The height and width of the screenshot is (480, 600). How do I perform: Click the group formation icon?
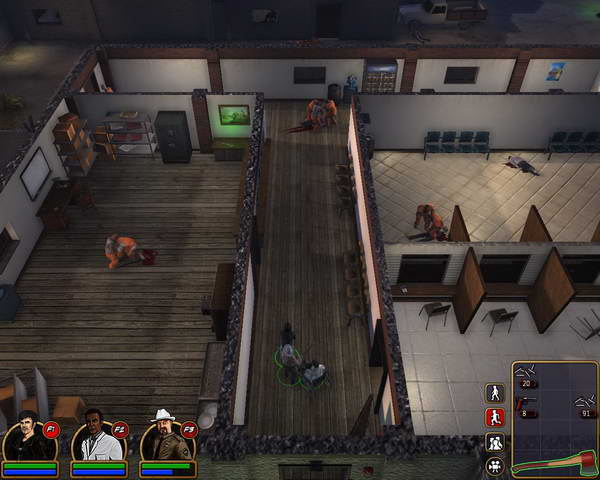[494, 441]
